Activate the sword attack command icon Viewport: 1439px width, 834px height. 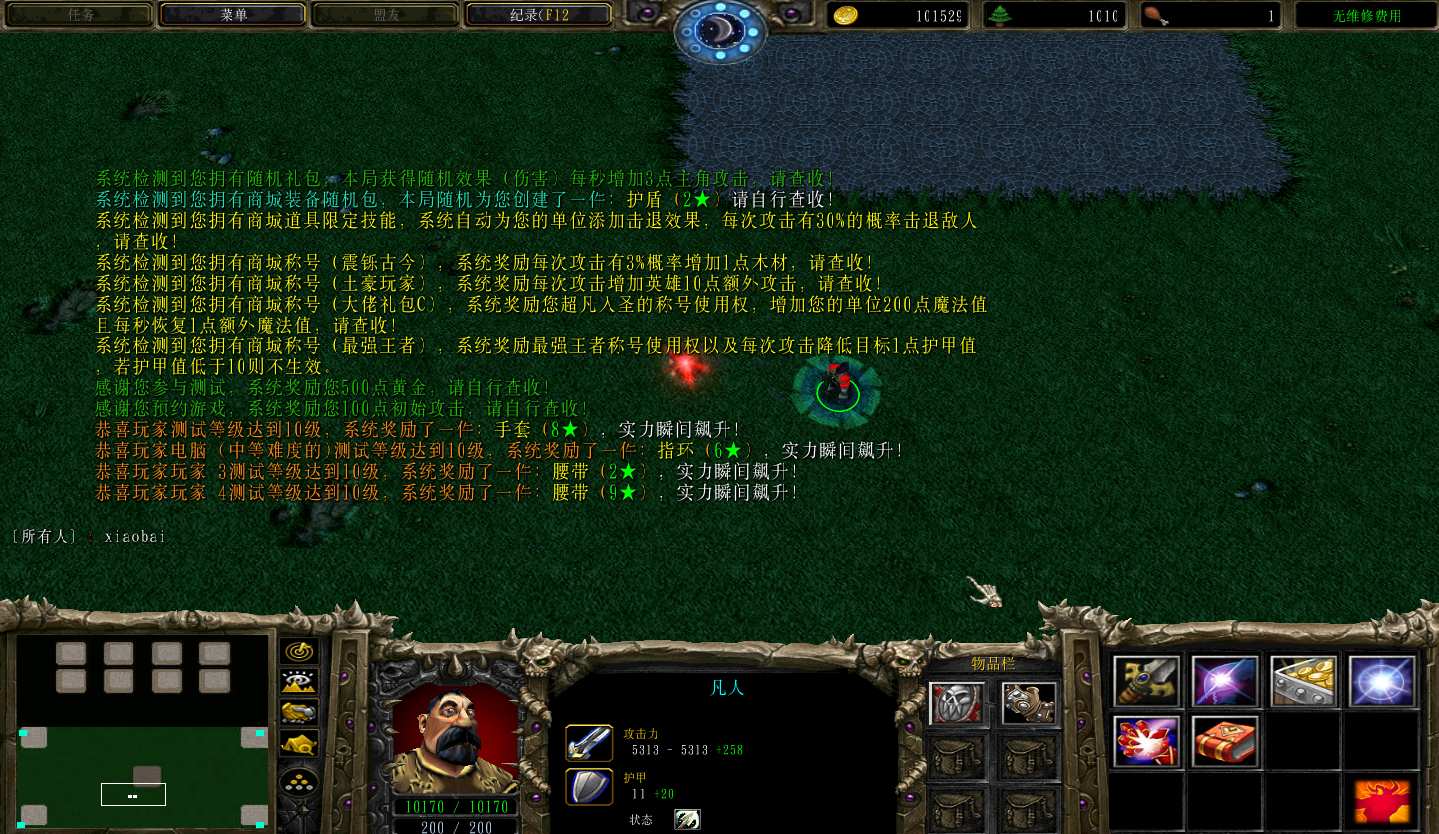(x=1147, y=681)
